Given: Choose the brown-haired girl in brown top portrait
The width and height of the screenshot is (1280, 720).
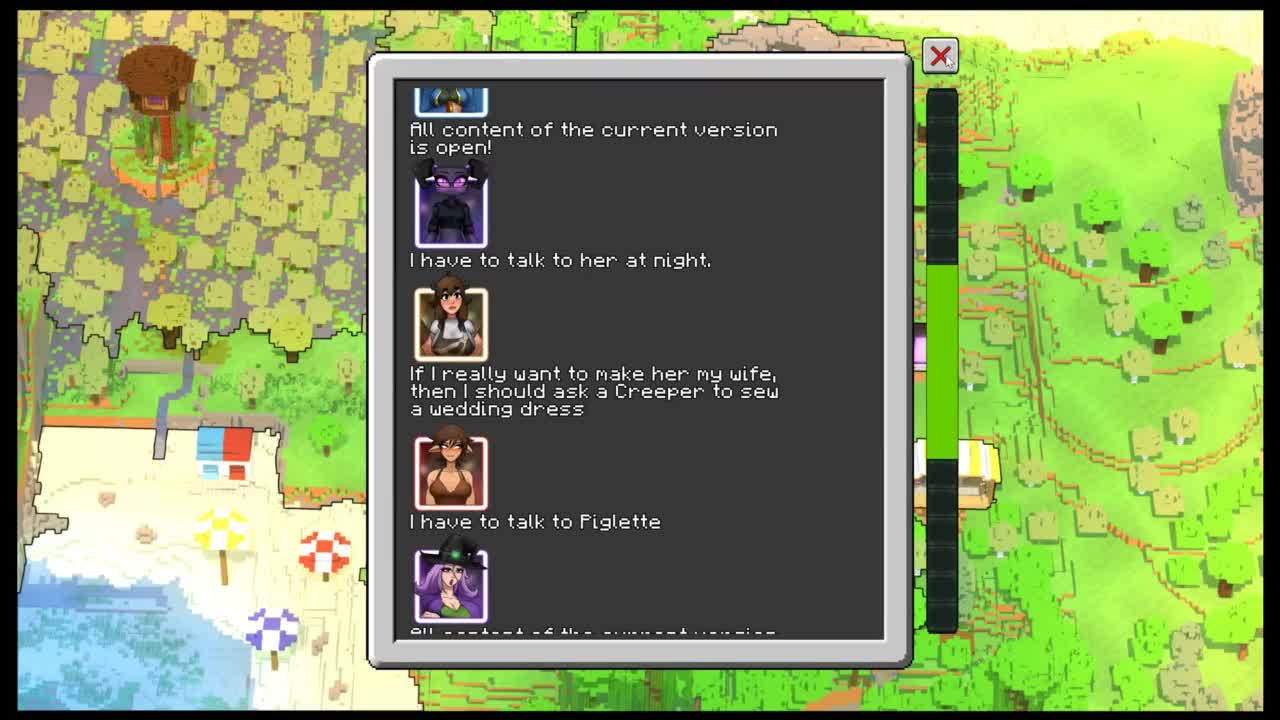Looking at the screenshot, I should click(451, 472).
